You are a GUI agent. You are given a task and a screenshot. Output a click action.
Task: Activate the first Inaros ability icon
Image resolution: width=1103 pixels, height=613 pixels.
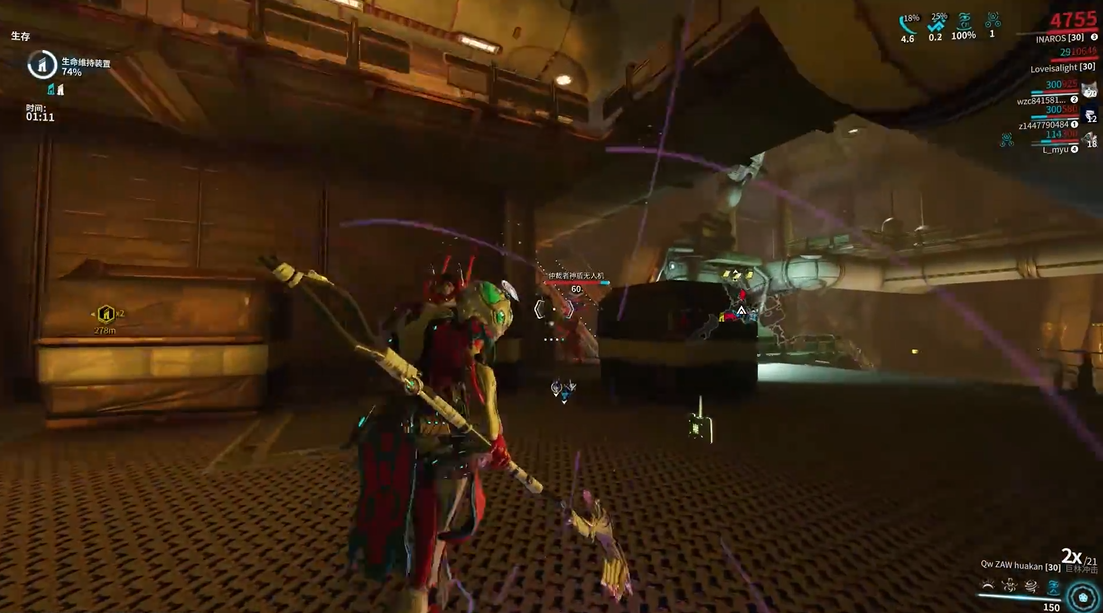tap(988, 587)
